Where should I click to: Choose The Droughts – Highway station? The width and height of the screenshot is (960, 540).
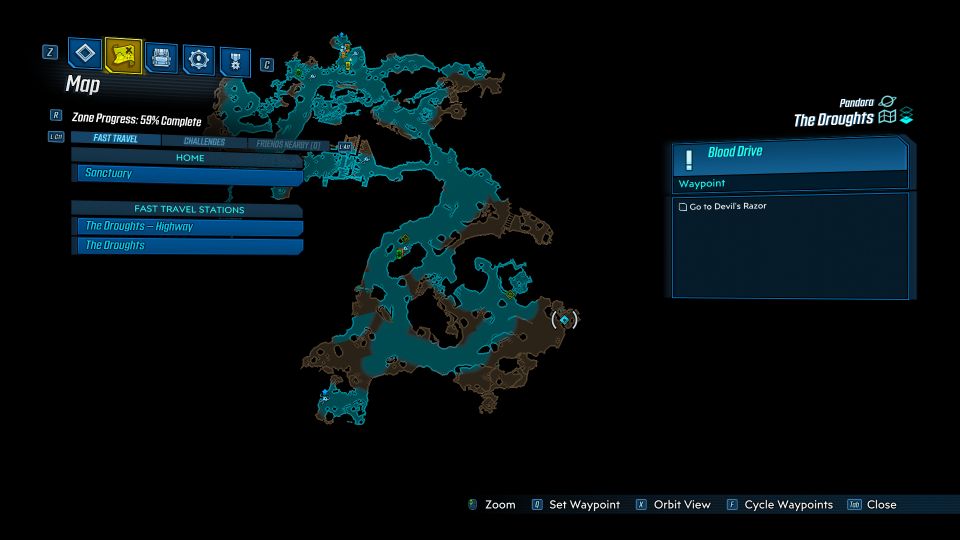(189, 226)
